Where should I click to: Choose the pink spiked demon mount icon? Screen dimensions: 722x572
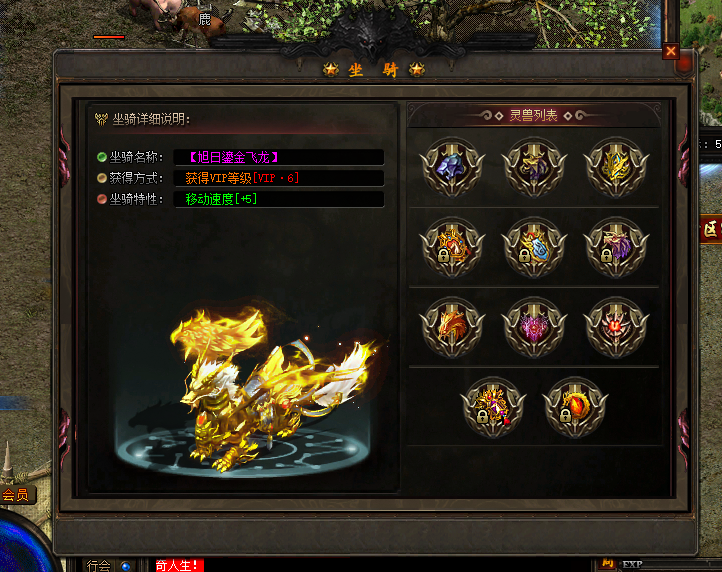point(534,327)
